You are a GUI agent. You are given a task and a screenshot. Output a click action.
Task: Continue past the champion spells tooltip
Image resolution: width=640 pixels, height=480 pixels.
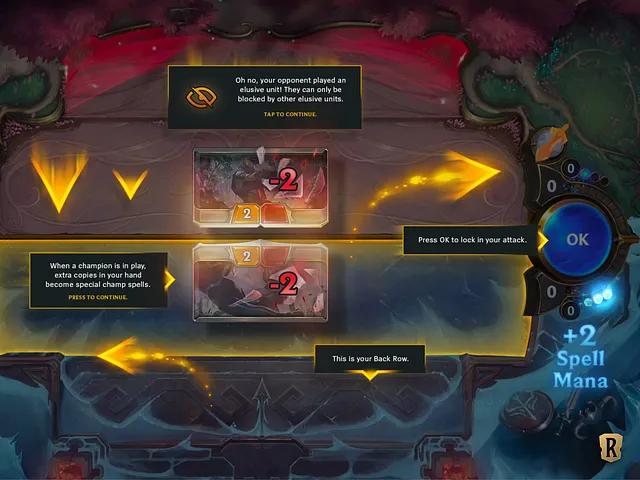(98, 297)
